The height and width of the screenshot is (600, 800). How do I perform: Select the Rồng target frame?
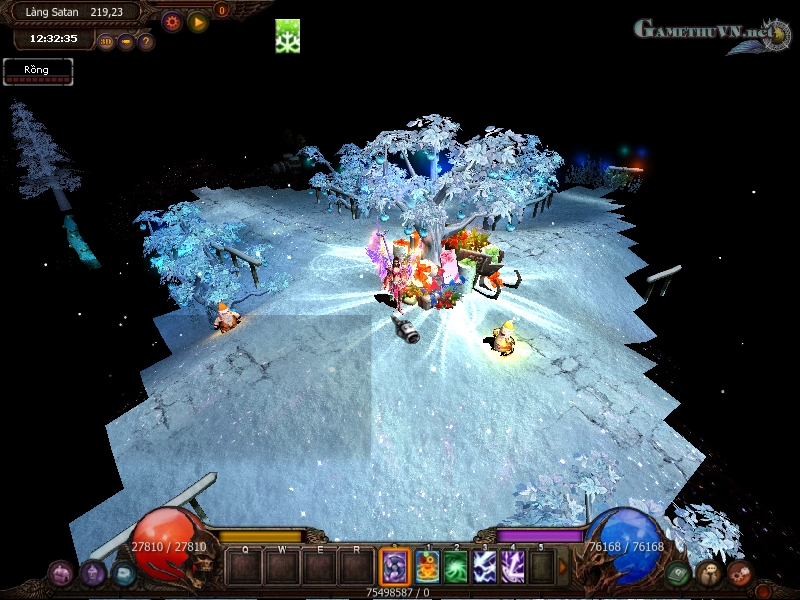click(x=38, y=72)
